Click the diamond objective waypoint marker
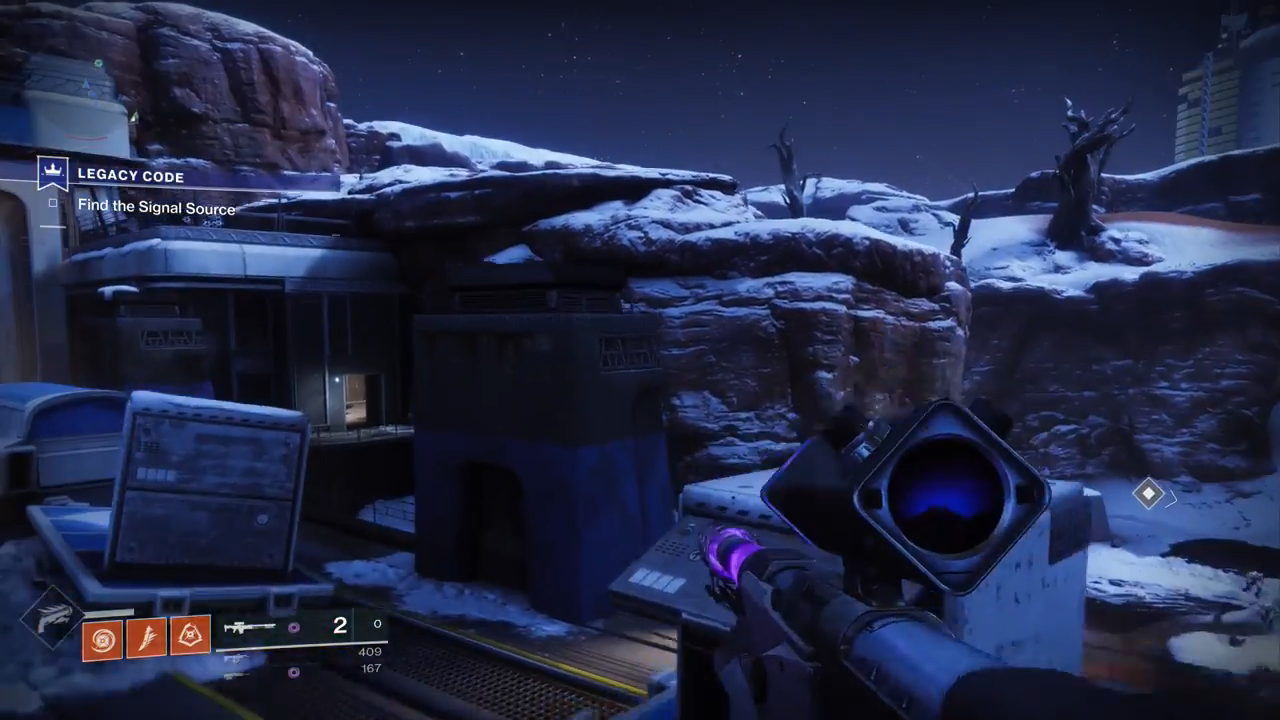The height and width of the screenshot is (720, 1280). point(1148,493)
